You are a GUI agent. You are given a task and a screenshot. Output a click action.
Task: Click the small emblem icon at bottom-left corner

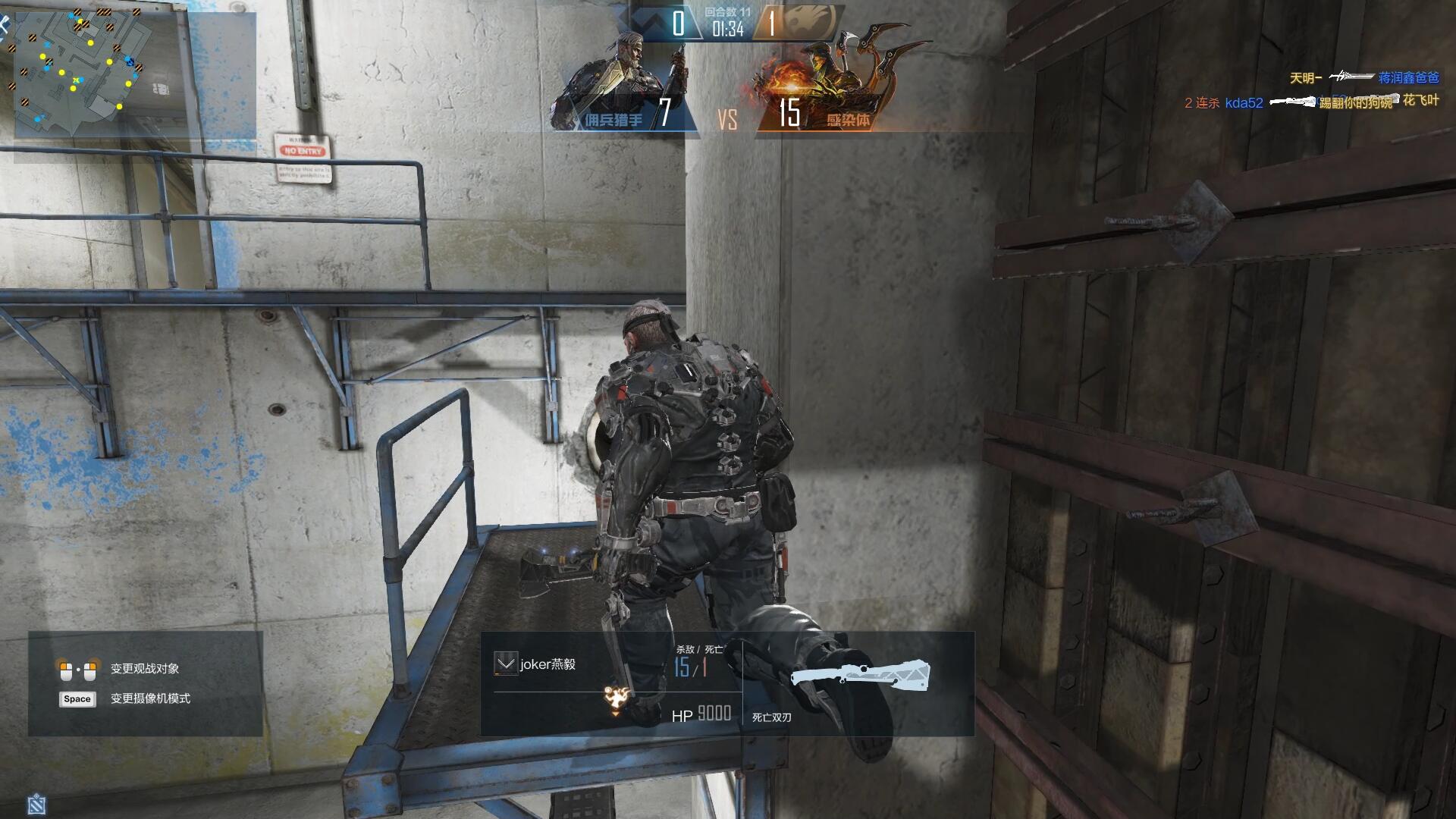coord(36,804)
